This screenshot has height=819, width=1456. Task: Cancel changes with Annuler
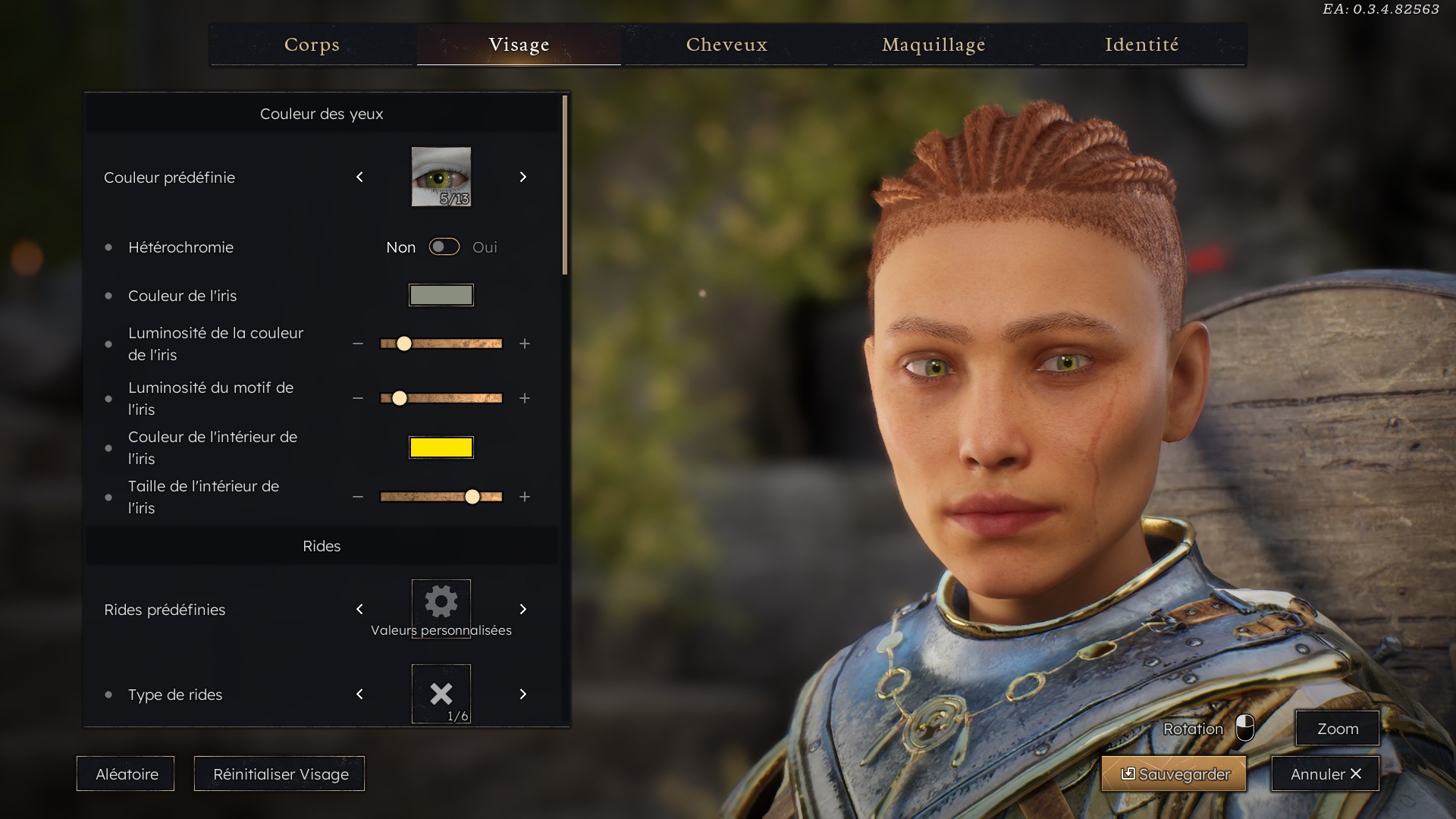(1325, 774)
